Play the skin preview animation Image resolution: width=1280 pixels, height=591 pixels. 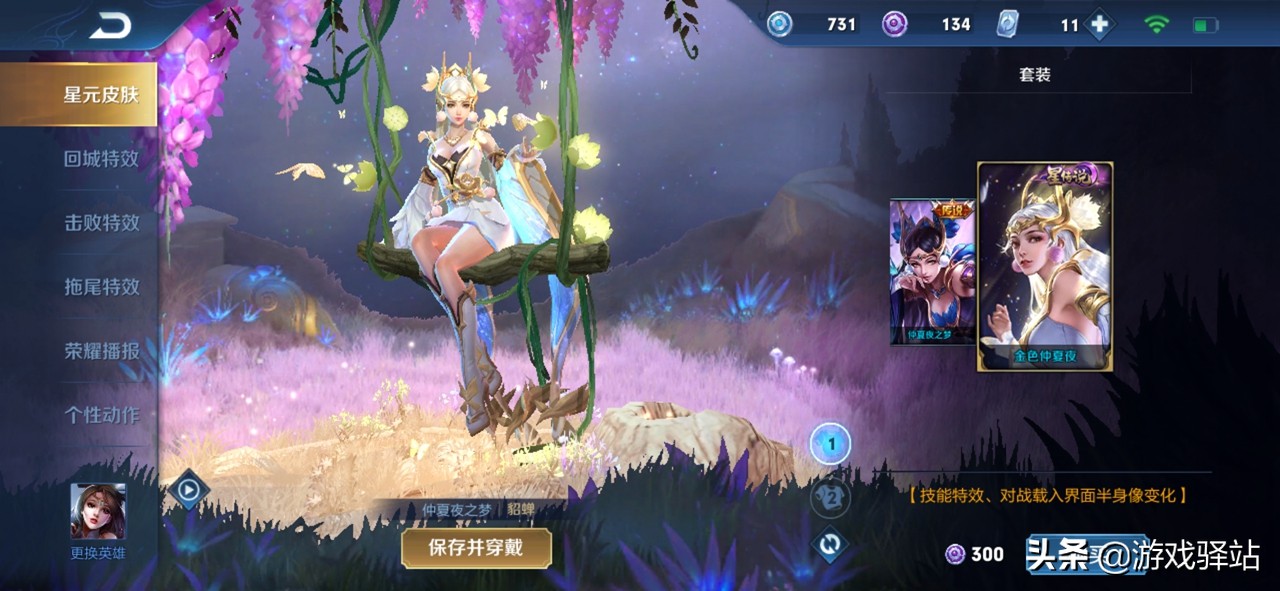pyautogui.click(x=188, y=490)
